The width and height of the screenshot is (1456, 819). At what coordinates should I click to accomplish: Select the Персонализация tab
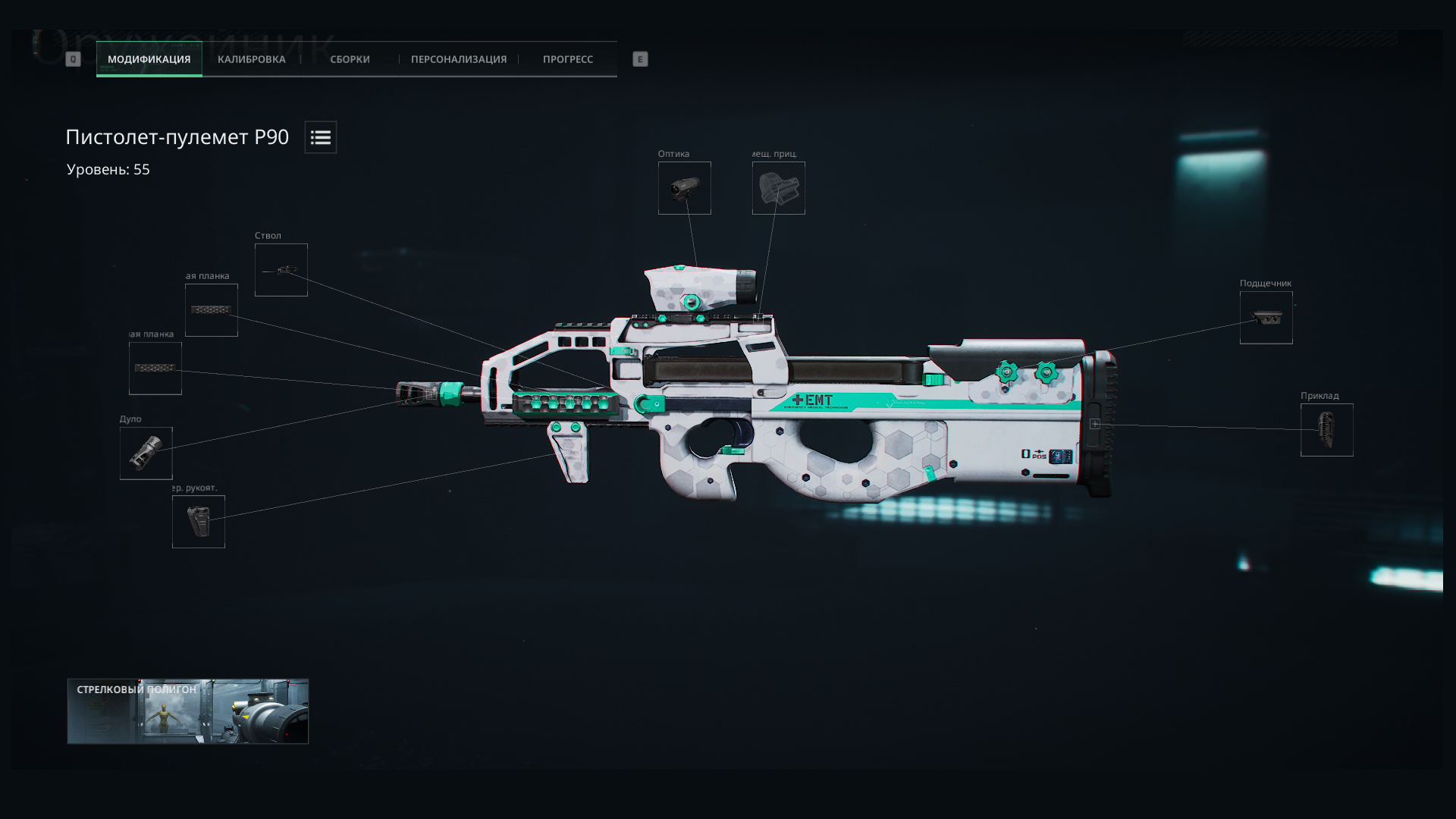click(458, 59)
